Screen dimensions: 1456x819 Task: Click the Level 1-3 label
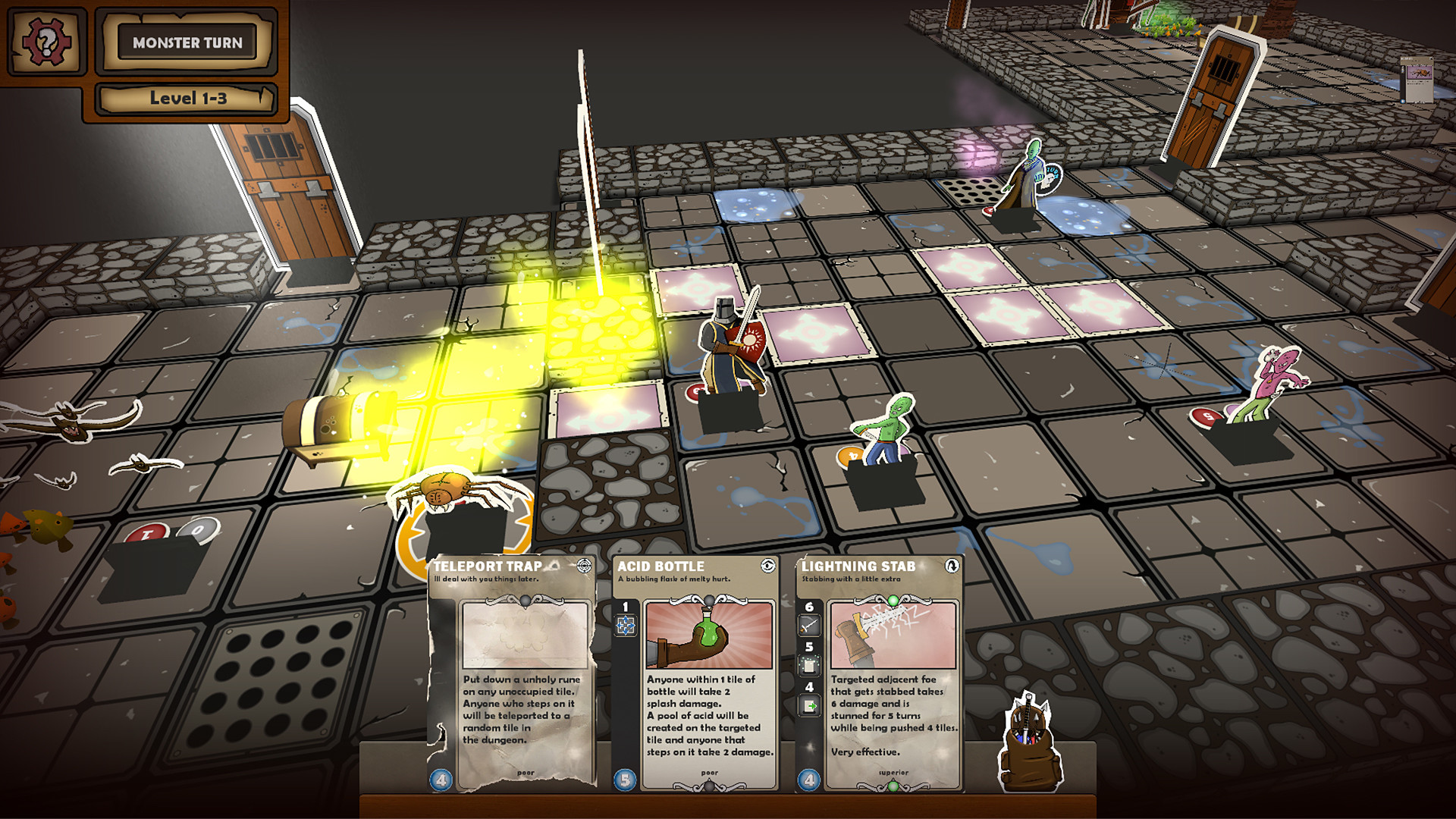click(187, 97)
